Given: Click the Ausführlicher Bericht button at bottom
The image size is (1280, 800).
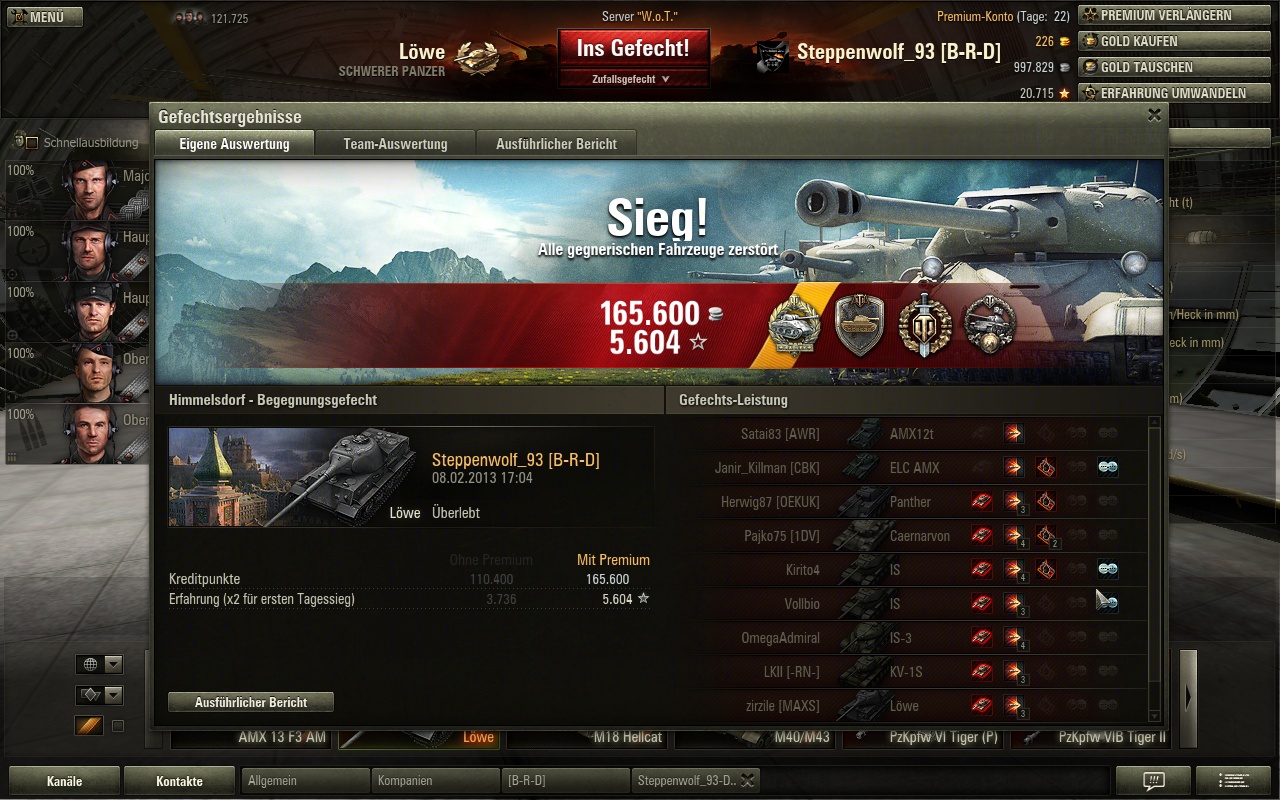Looking at the screenshot, I should [x=251, y=702].
